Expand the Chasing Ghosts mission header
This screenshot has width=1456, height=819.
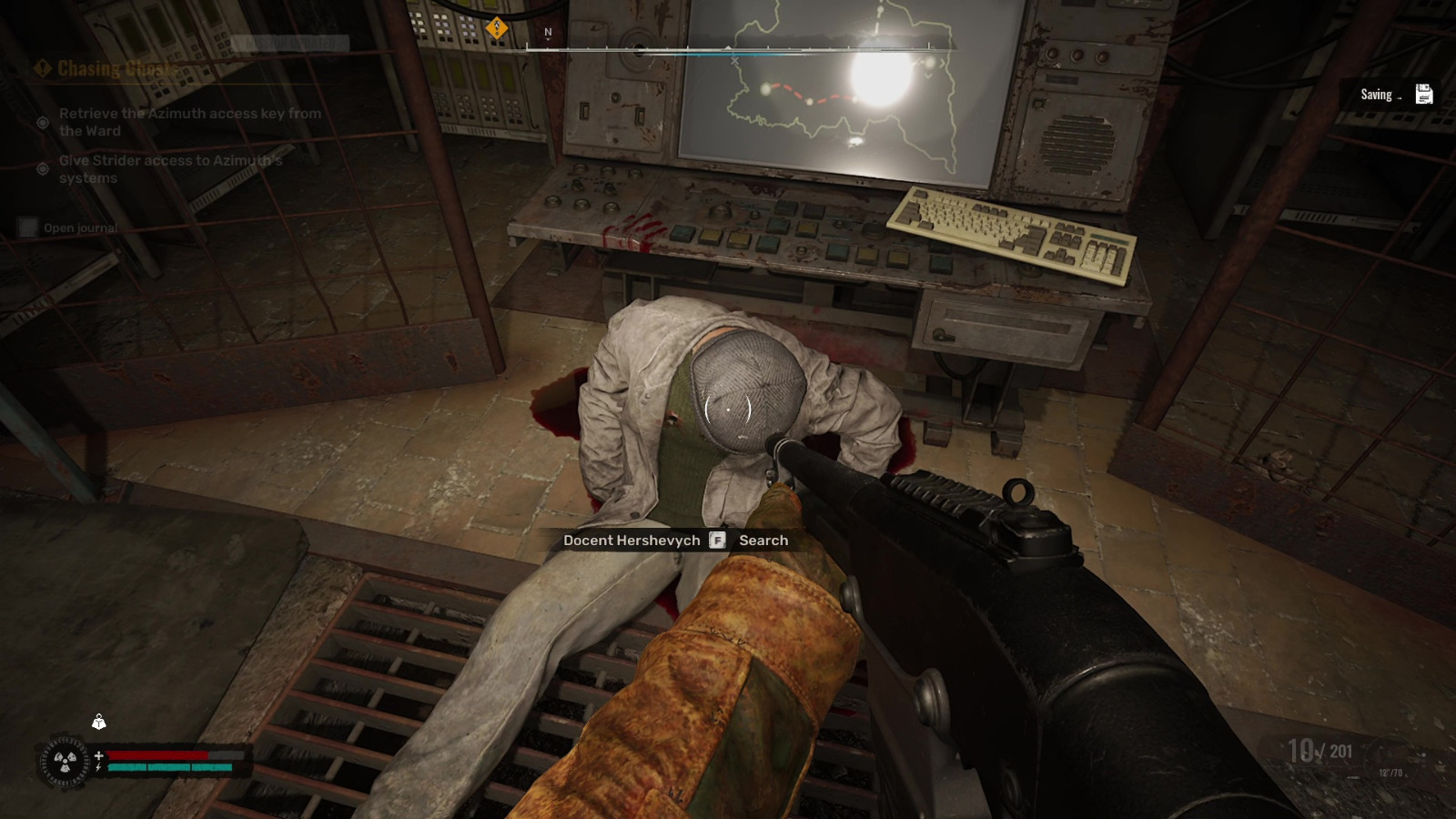coord(114,67)
